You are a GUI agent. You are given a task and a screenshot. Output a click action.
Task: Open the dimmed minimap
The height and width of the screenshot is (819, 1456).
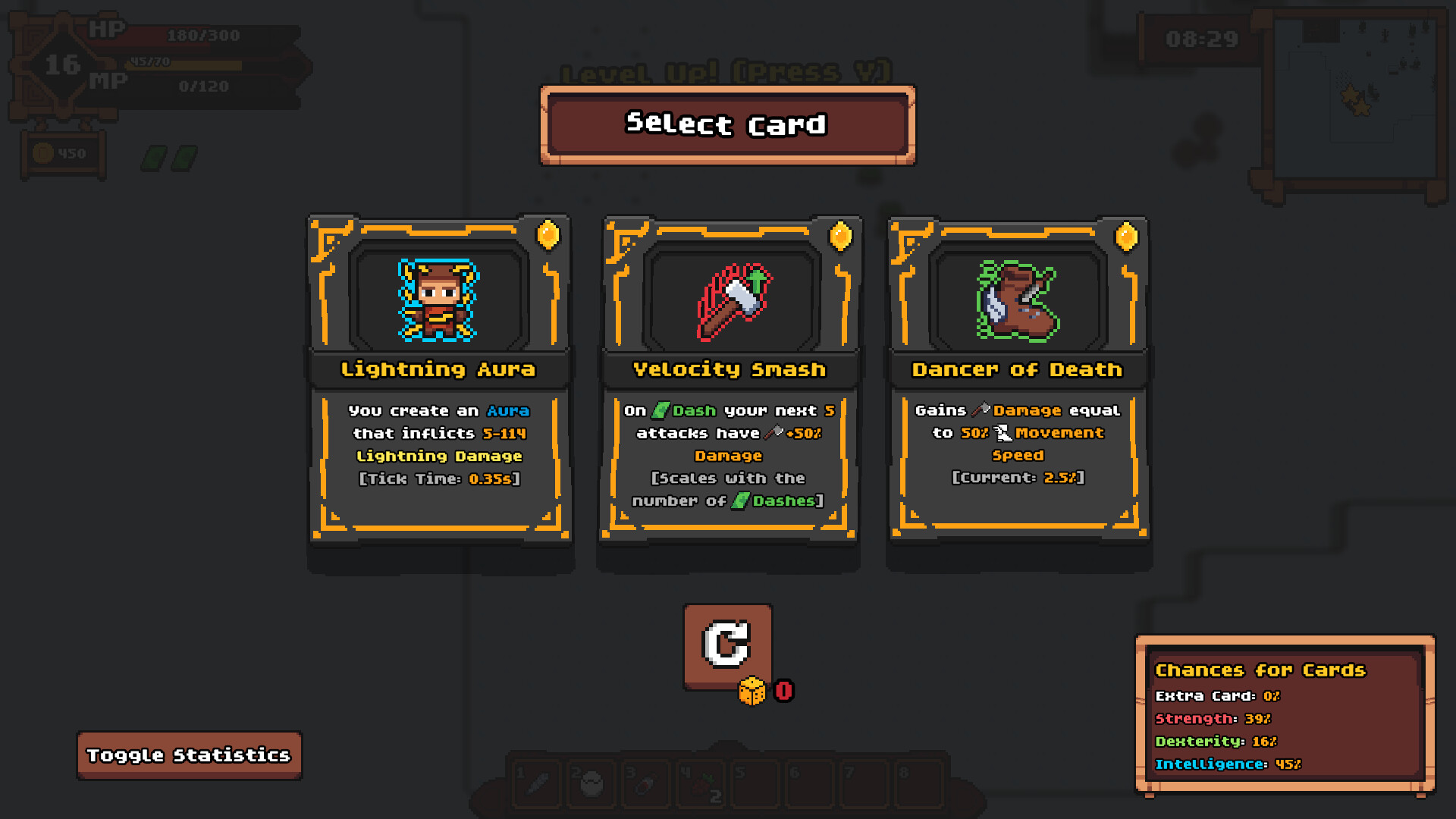coord(1354,102)
